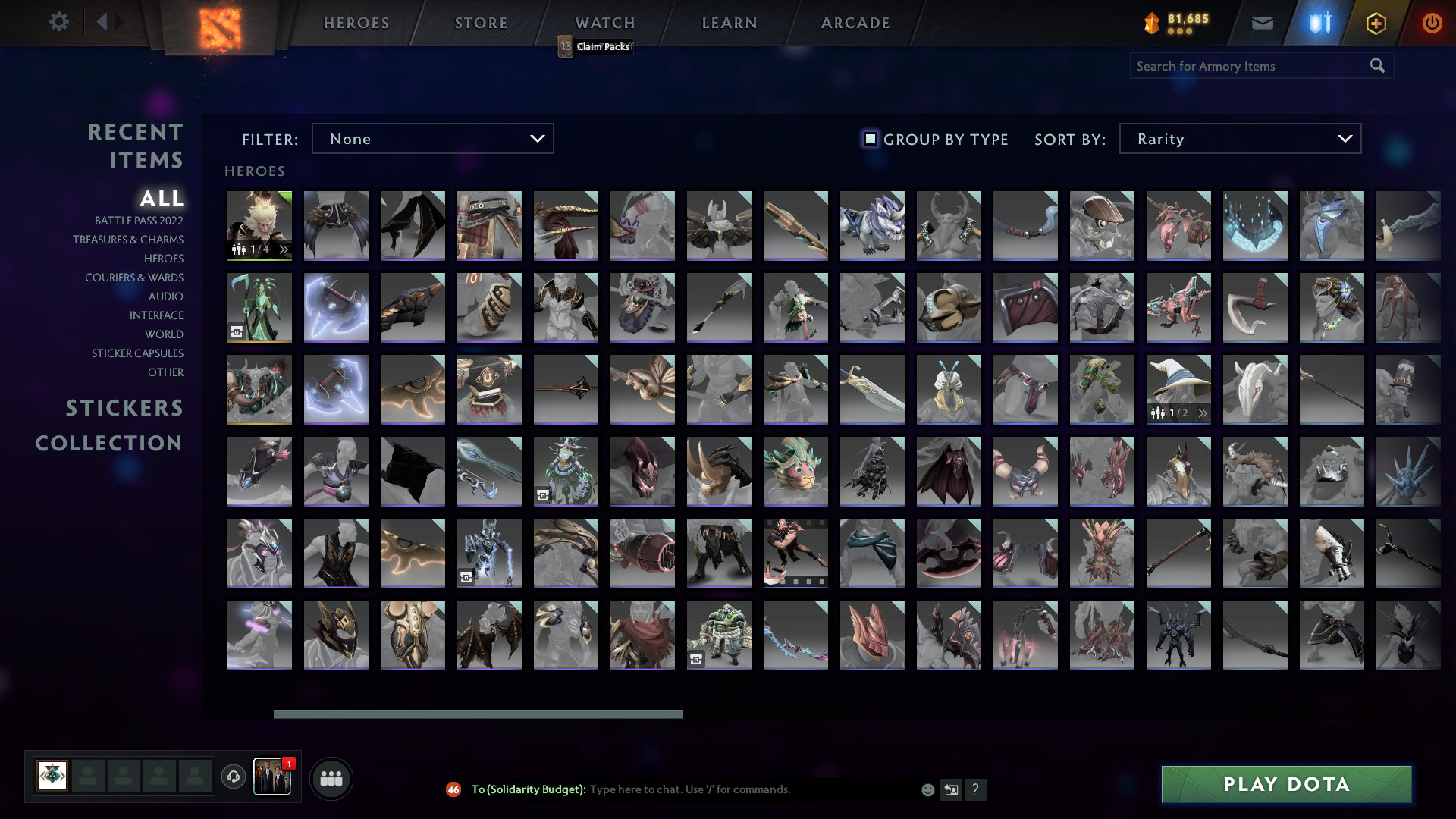Open the Armory shield and sword icon
Viewport: 1456px width, 819px height.
pos(1318,23)
